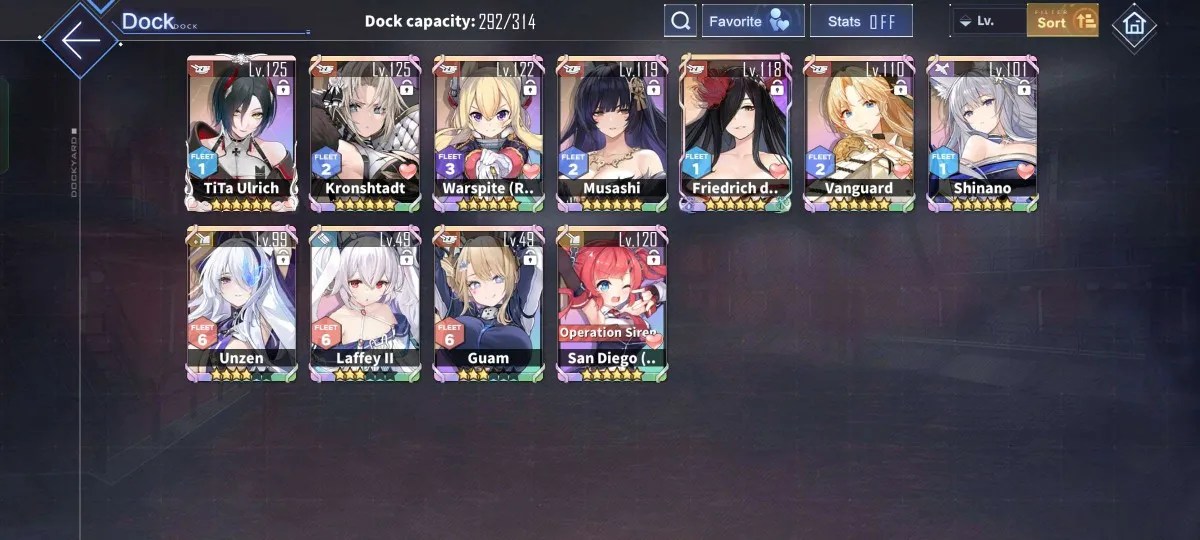Open the ship search magnifier
1200x540 pixels.
coord(680,21)
